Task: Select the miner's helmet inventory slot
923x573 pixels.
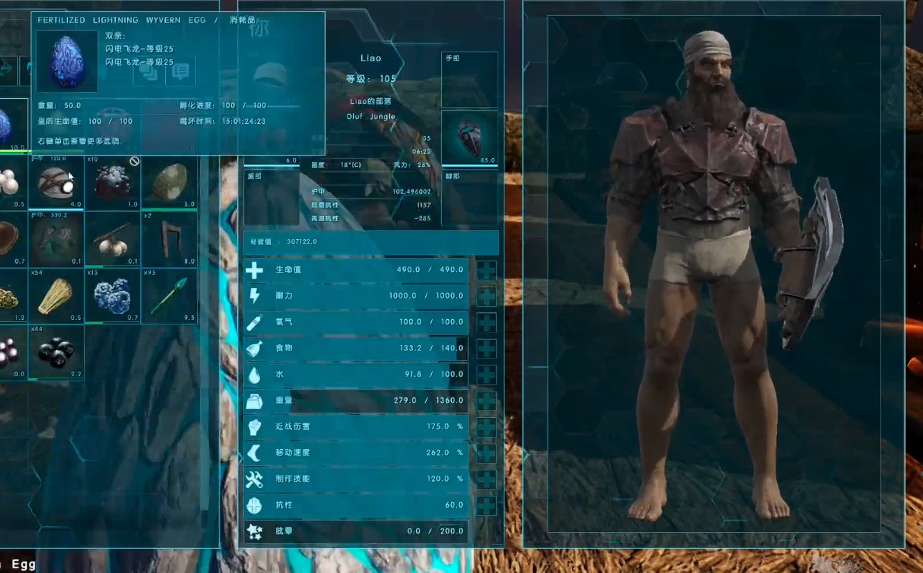Action: click(56, 183)
